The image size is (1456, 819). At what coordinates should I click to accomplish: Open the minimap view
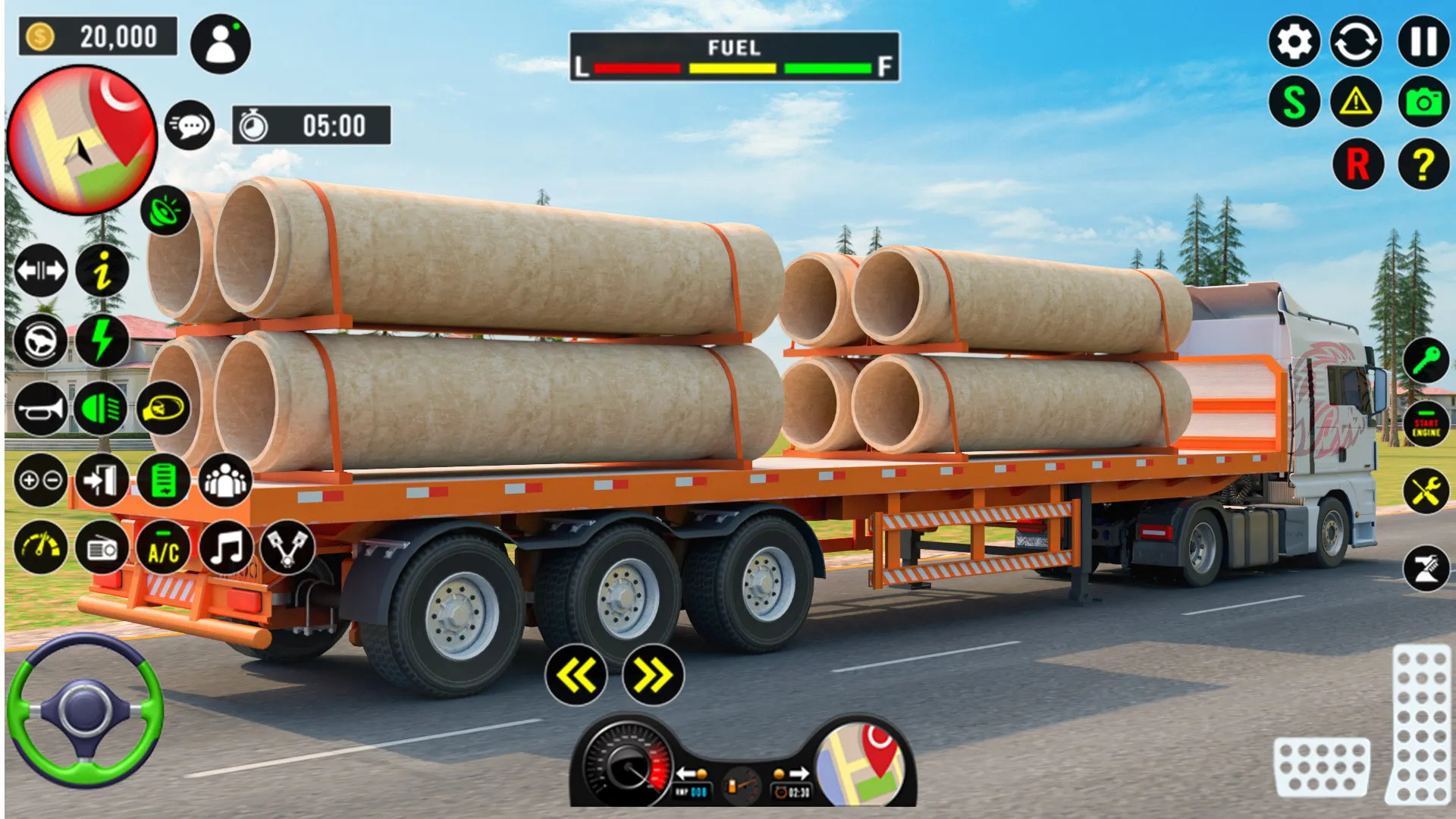pos(83,138)
